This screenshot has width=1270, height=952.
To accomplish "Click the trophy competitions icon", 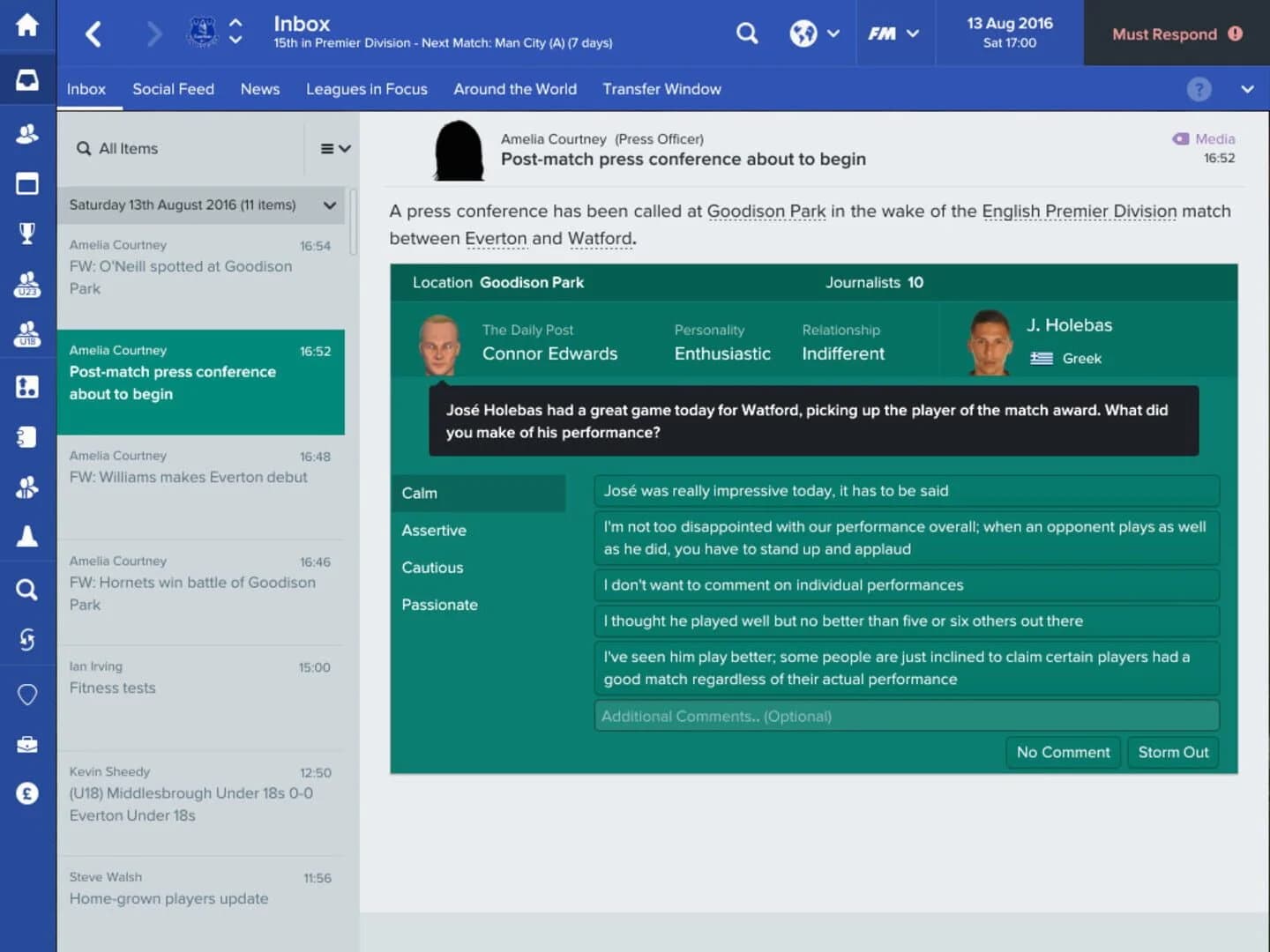I will coord(27,233).
